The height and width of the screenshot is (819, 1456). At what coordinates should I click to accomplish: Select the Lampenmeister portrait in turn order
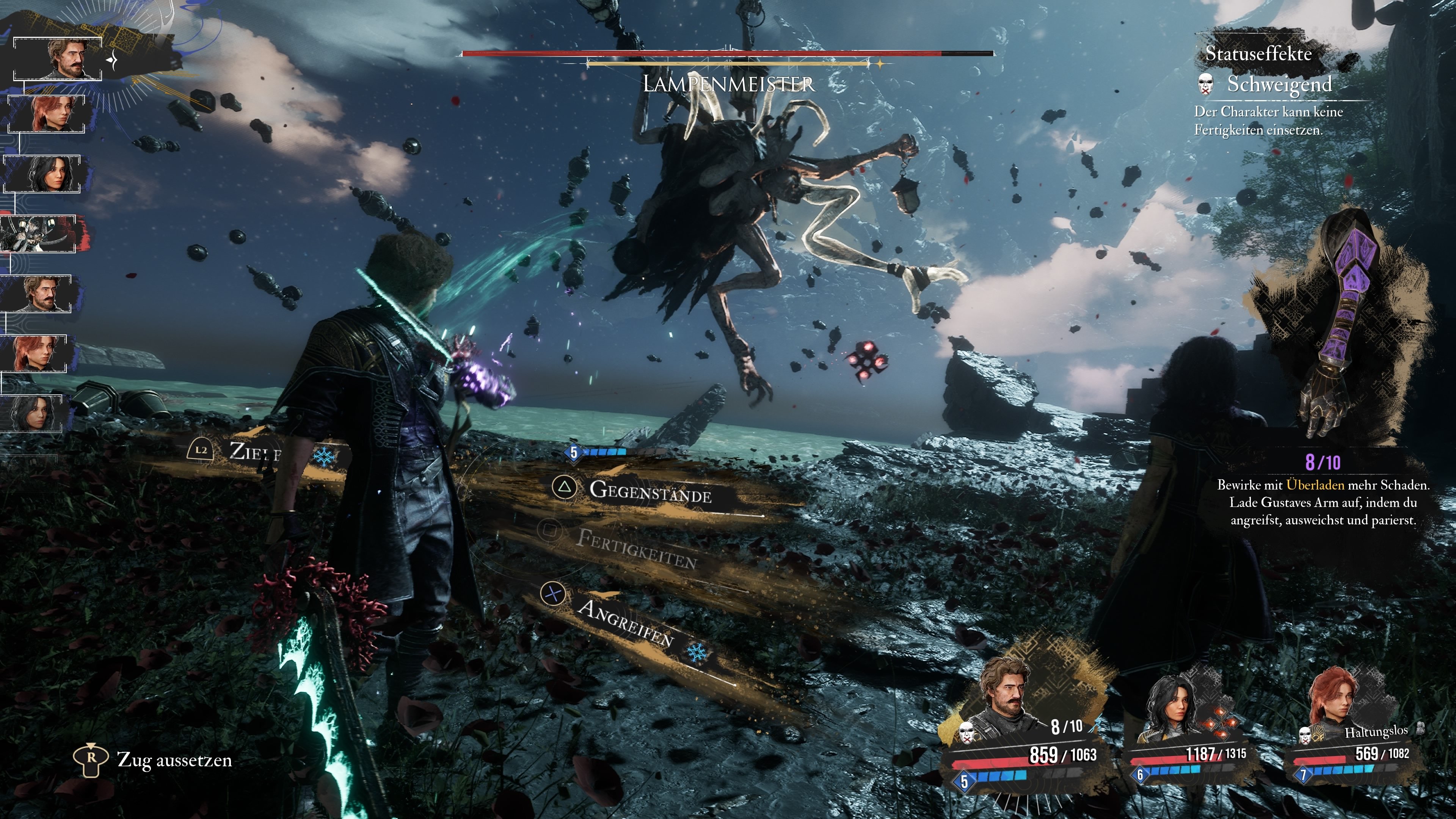(38, 234)
